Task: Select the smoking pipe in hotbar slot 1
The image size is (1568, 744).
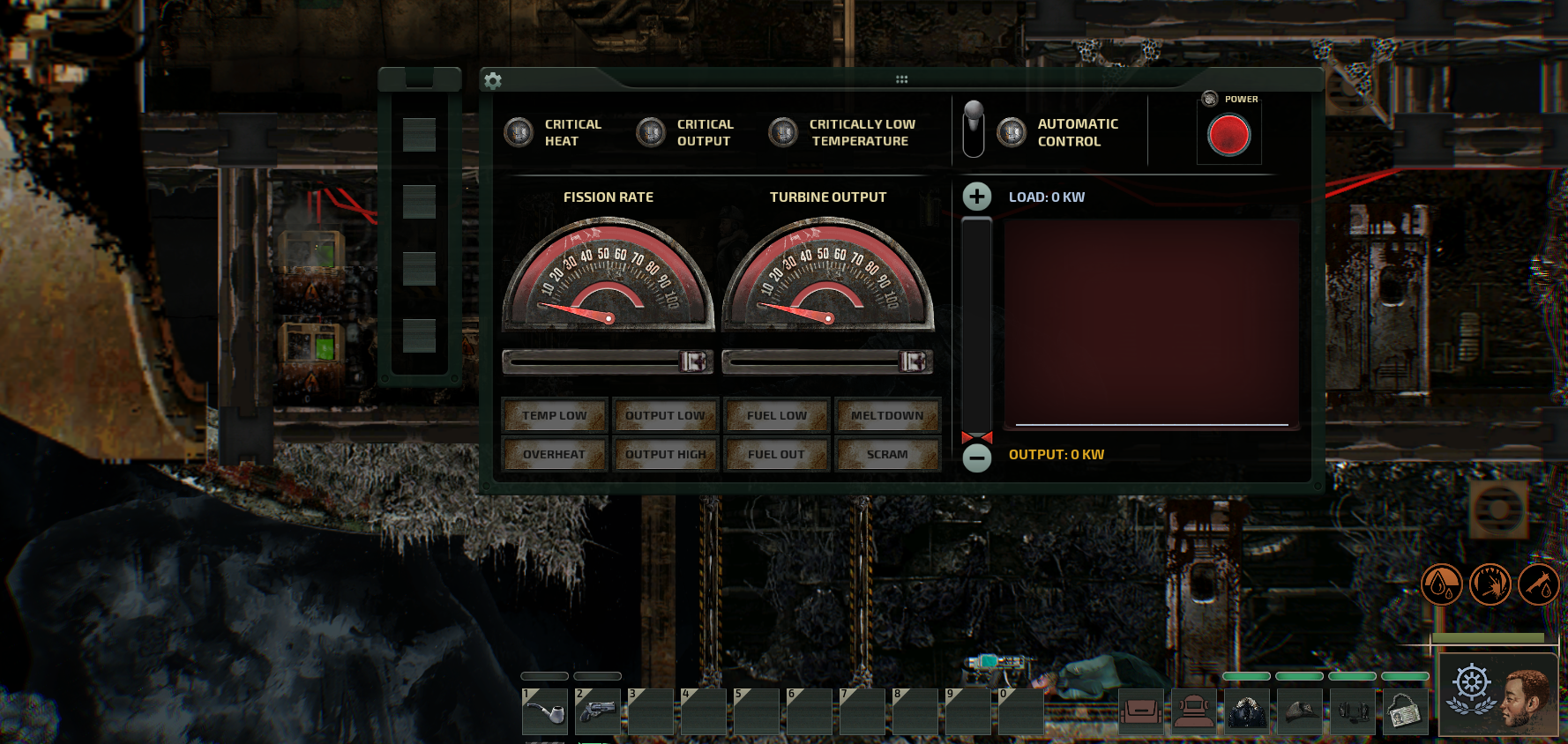Action: pyautogui.click(x=544, y=711)
